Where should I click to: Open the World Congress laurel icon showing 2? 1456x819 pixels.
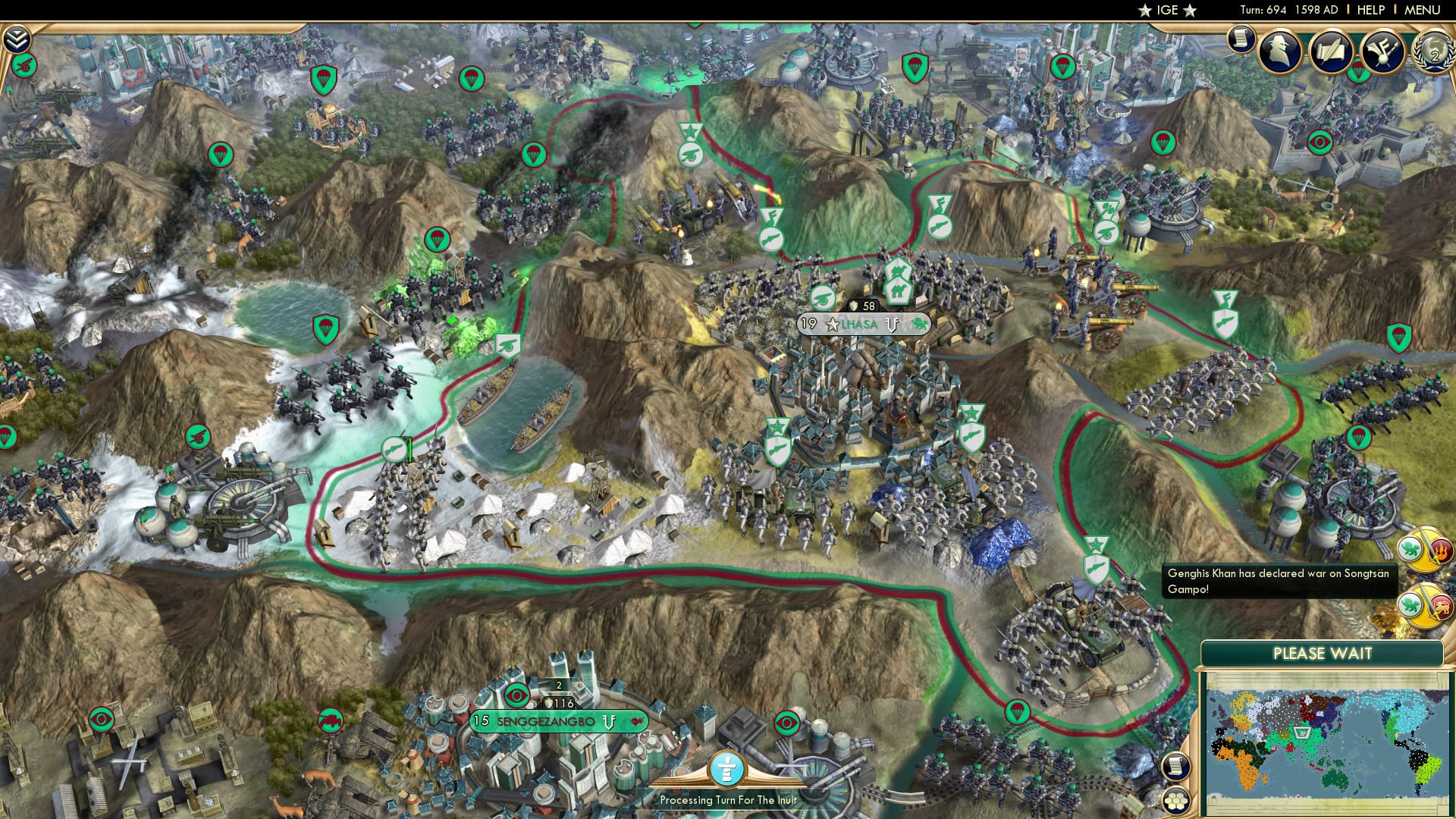tap(1434, 53)
